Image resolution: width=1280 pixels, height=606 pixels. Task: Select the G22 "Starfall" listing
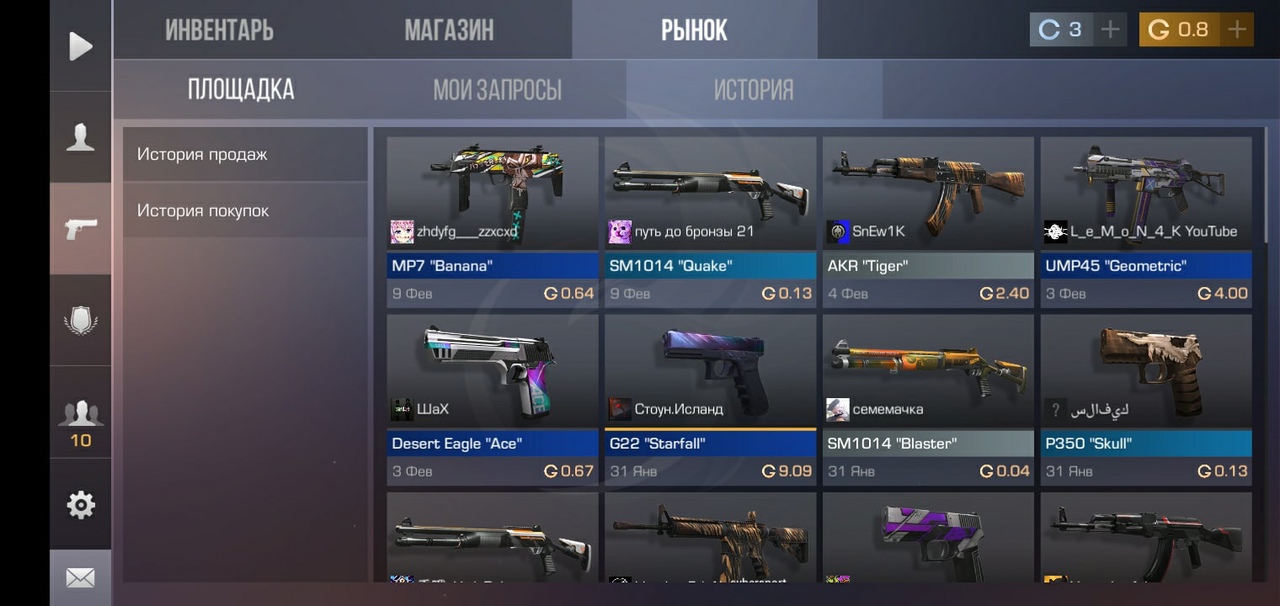click(710, 400)
